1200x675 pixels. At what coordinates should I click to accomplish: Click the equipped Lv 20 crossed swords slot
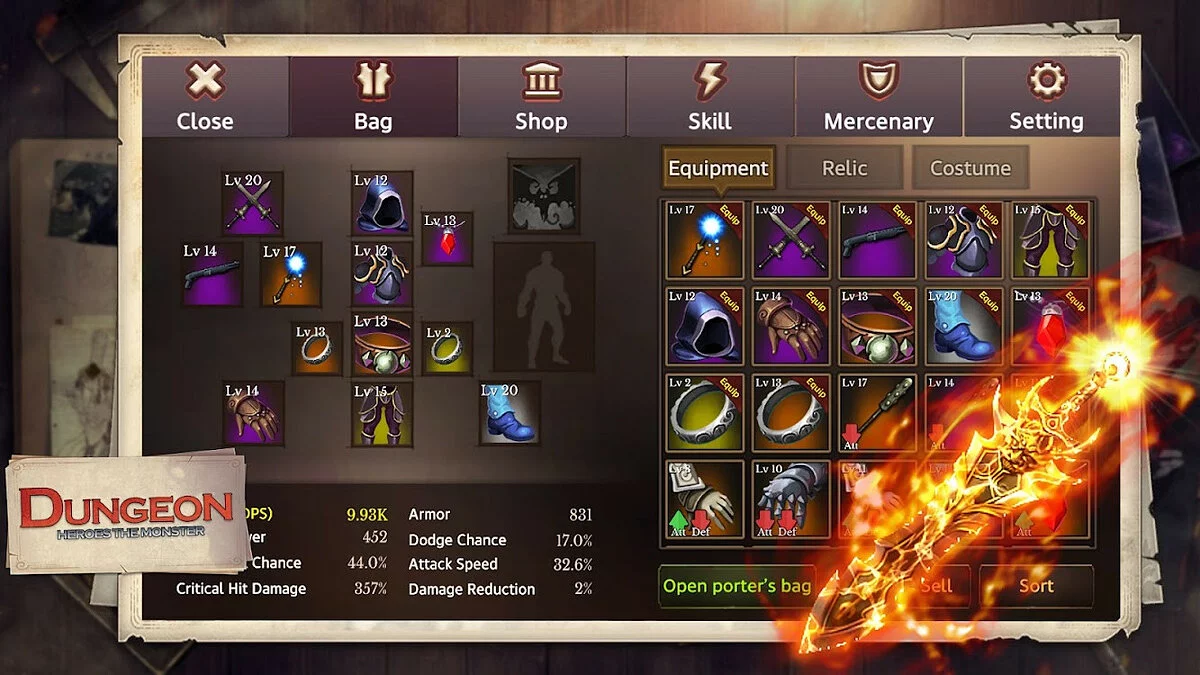coord(252,203)
